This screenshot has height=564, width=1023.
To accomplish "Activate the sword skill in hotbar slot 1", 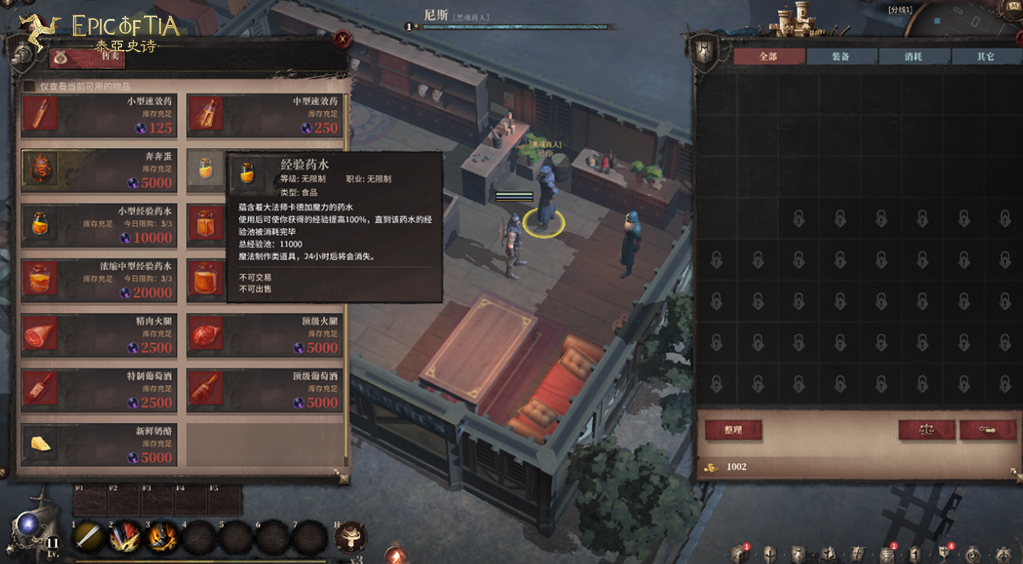I will [x=89, y=537].
